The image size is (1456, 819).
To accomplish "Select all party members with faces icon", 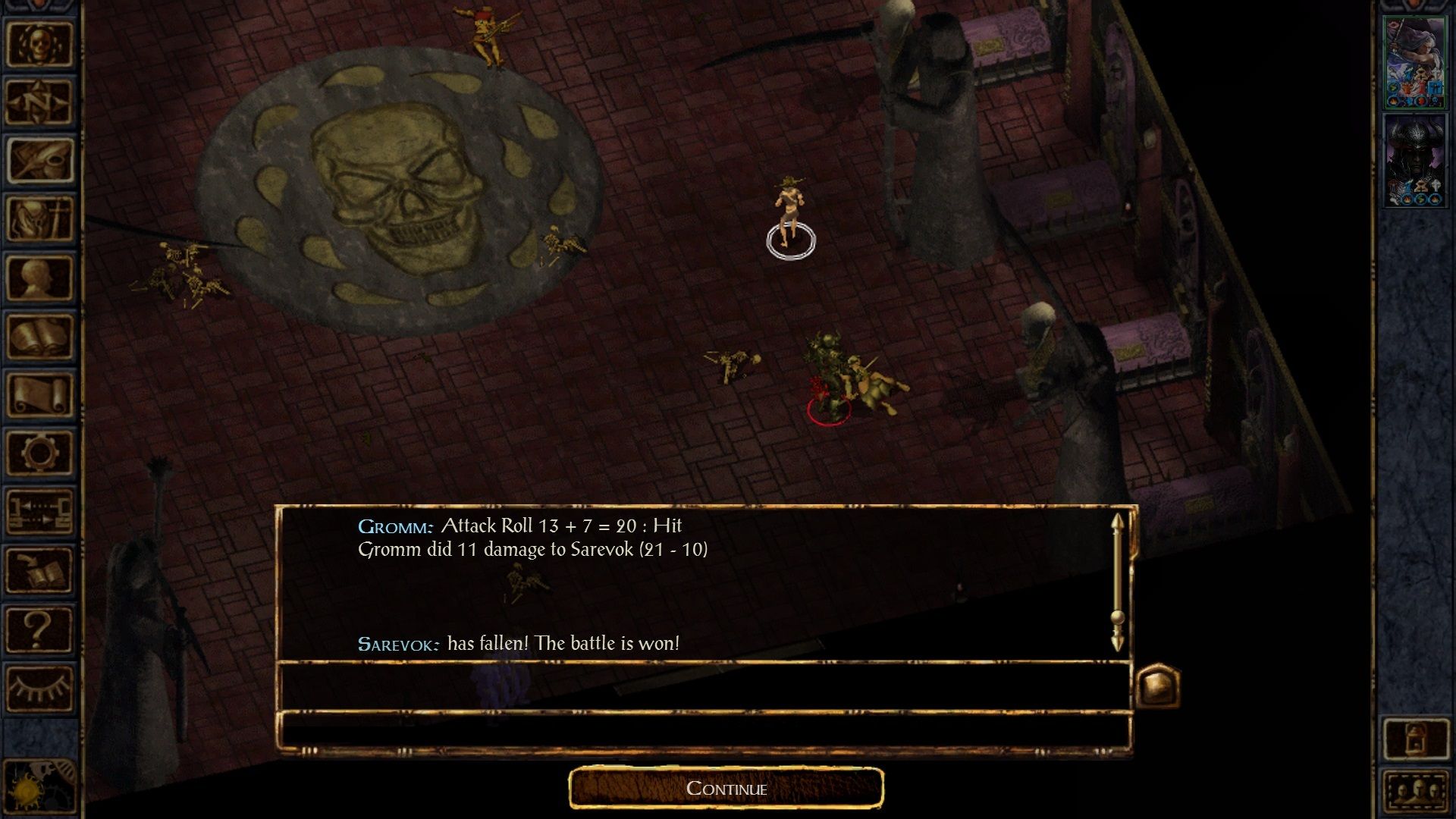I will point(1415,792).
